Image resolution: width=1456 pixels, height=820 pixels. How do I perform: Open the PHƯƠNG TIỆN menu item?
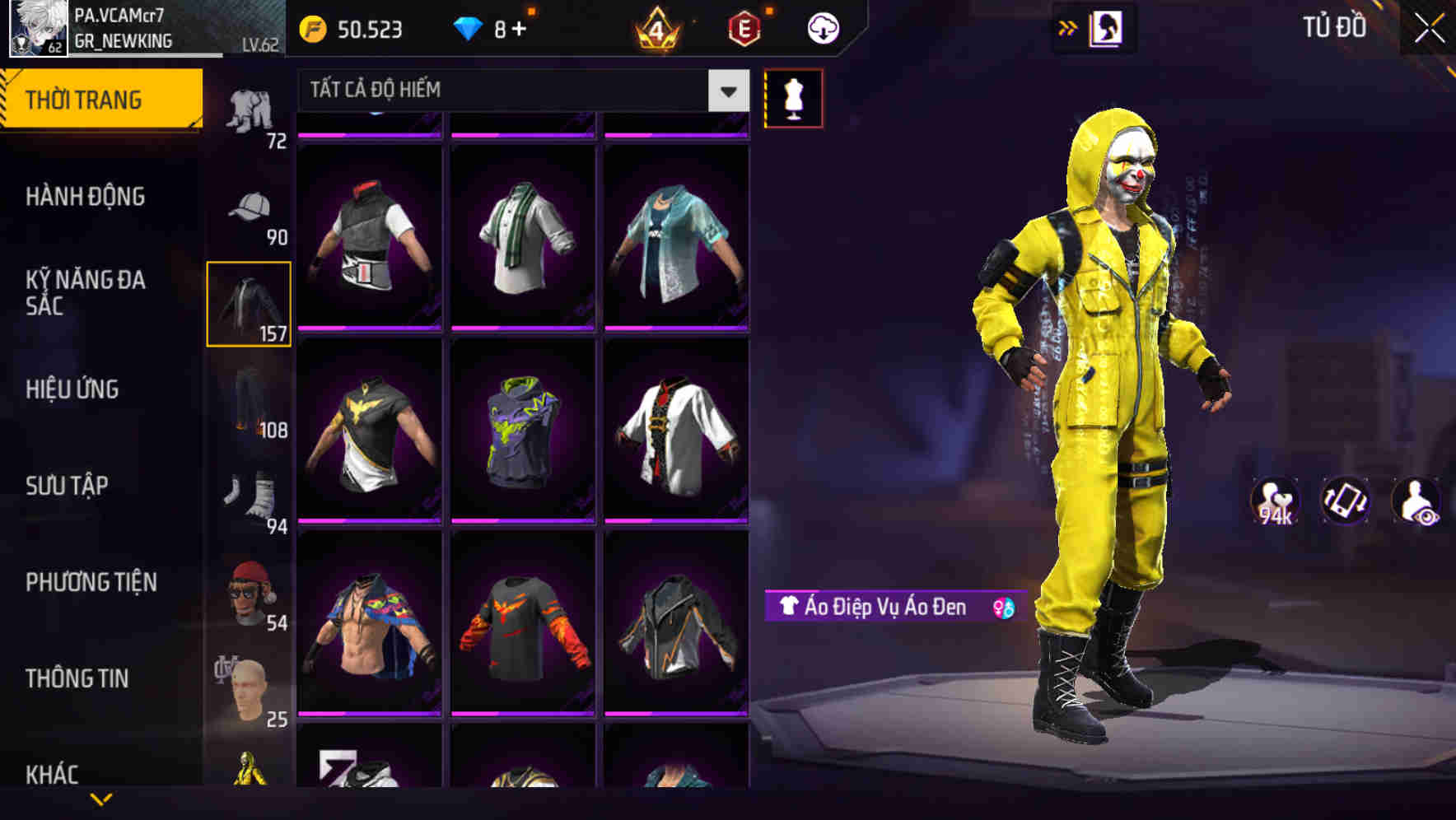(x=91, y=581)
